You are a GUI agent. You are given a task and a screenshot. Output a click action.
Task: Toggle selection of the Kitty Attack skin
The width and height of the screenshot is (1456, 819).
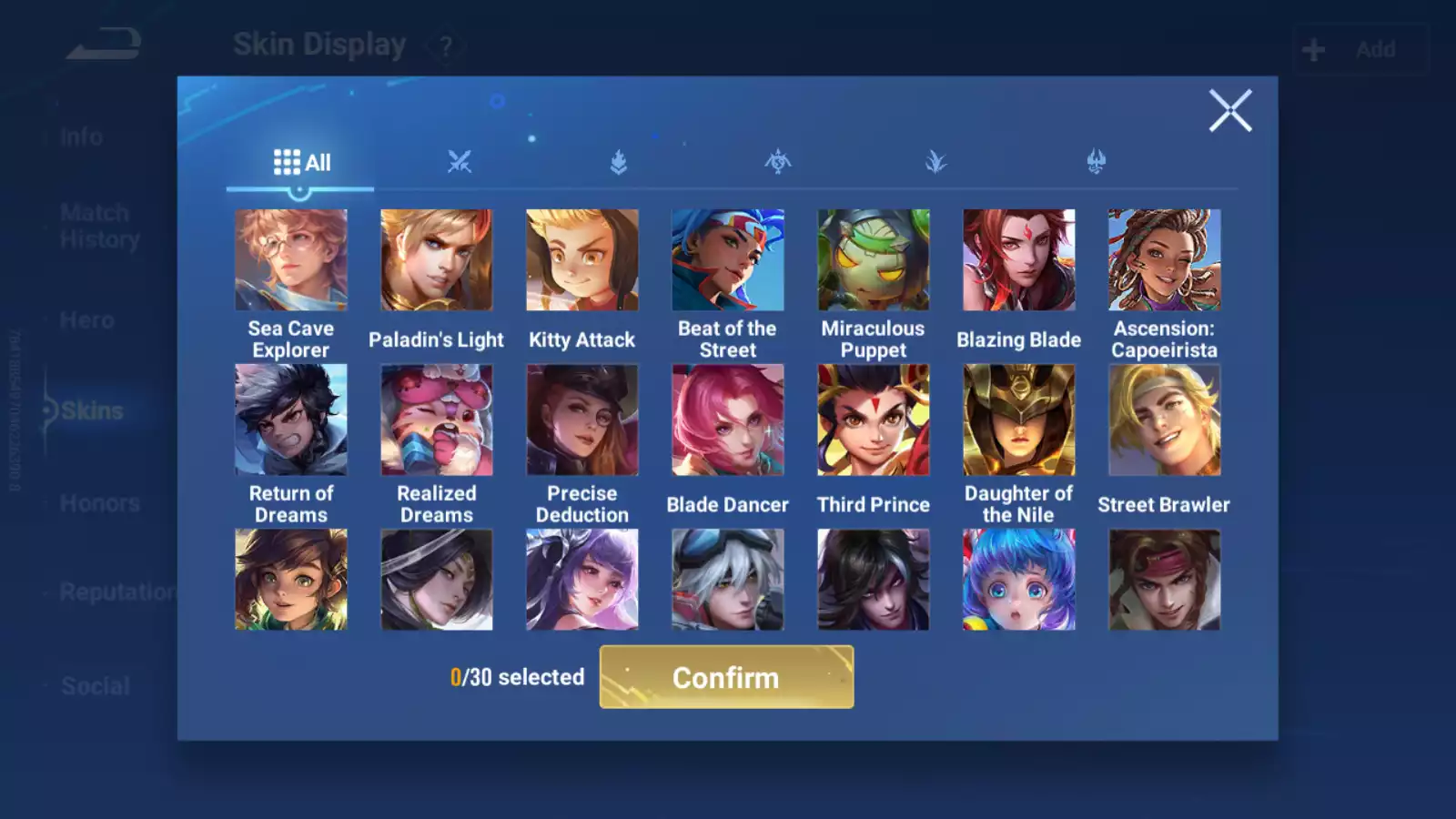coord(581,258)
